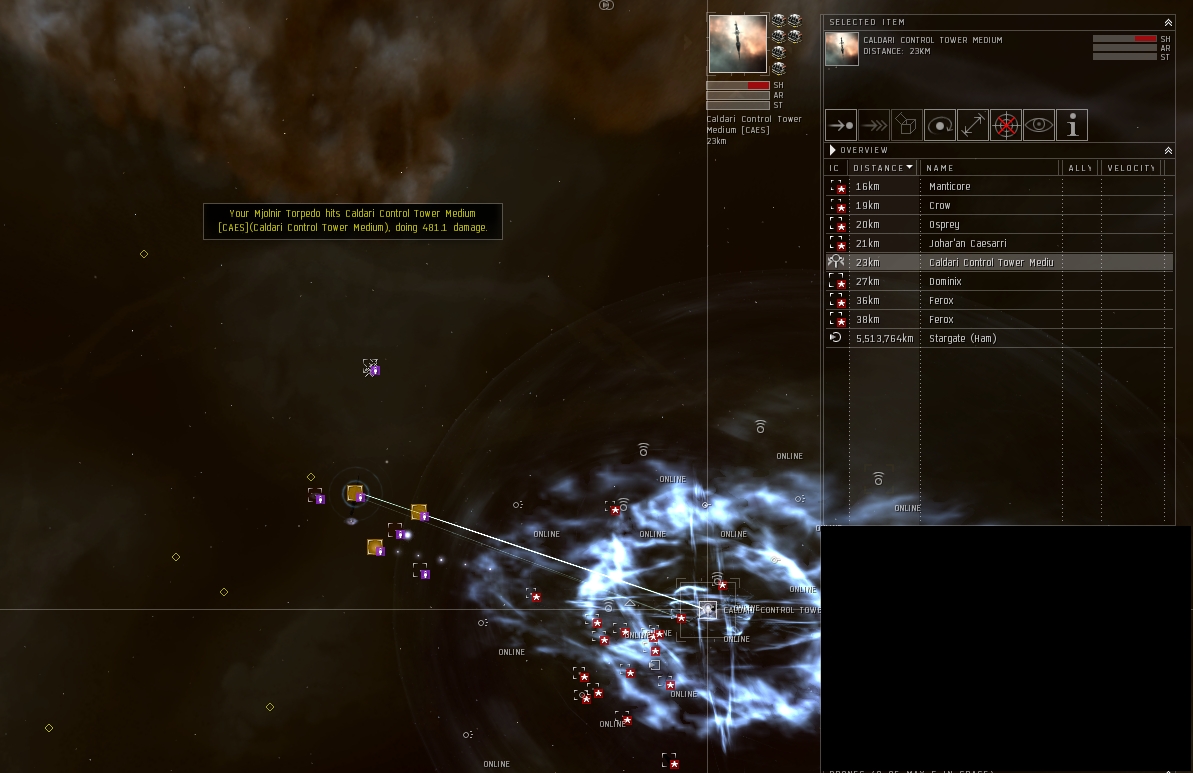Orbit the selected Caldari Control Tower

(x=940, y=125)
